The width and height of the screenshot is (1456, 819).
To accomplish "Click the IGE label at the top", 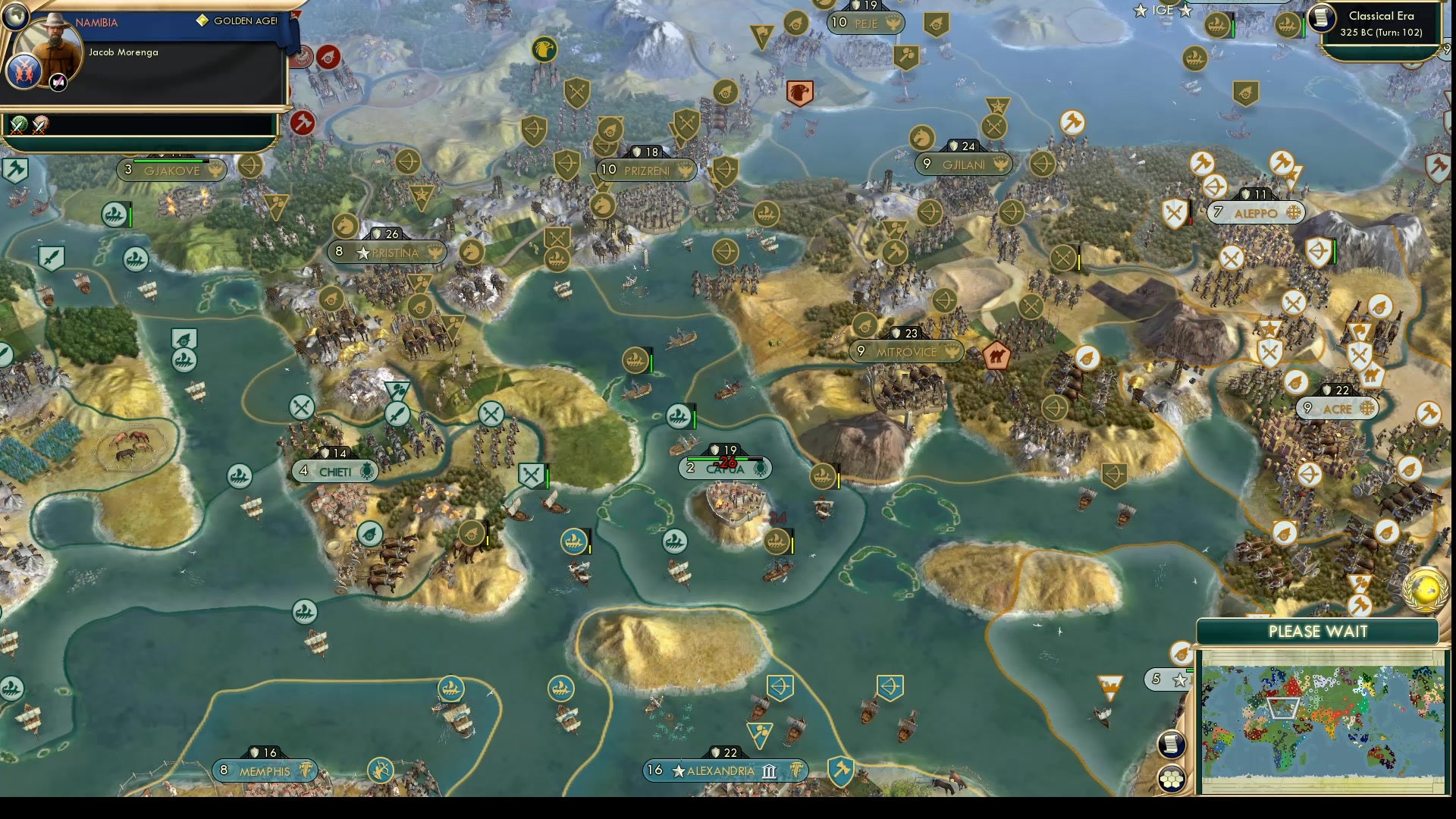I will click(x=1163, y=11).
